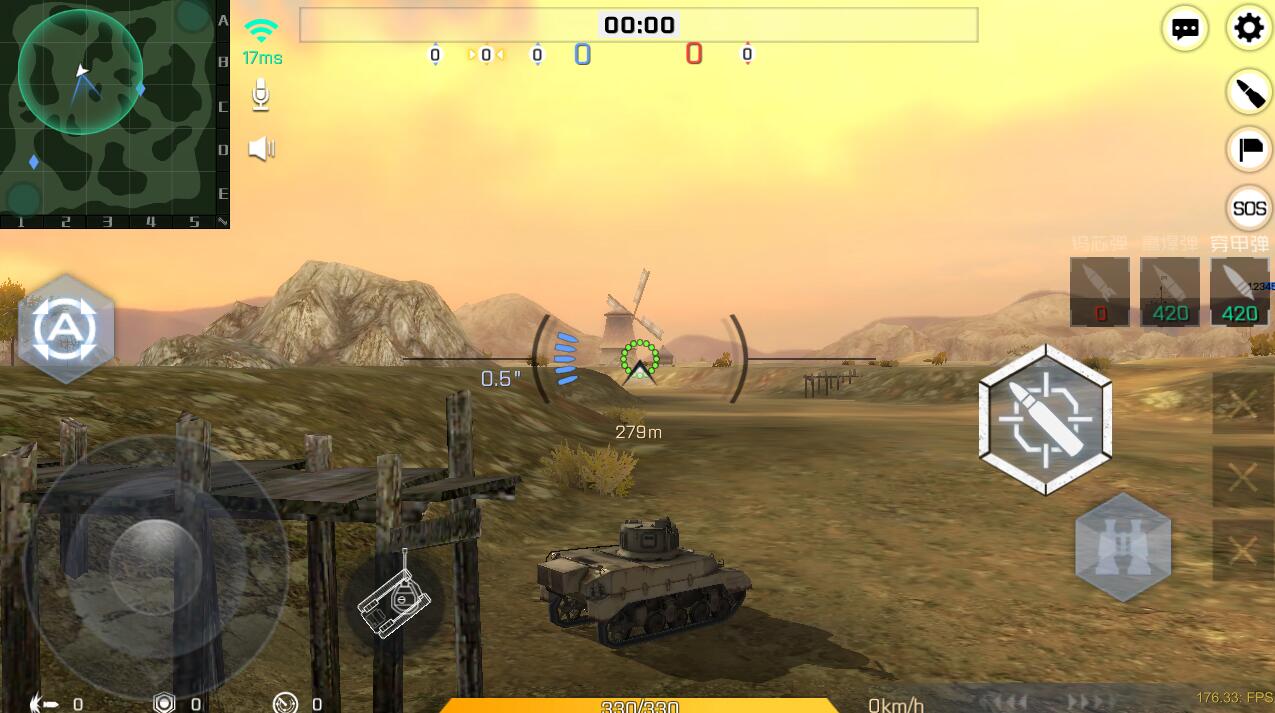1275x713 pixels.
Task: Toggle the auto-aim A button
Action: pyautogui.click(x=66, y=328)
